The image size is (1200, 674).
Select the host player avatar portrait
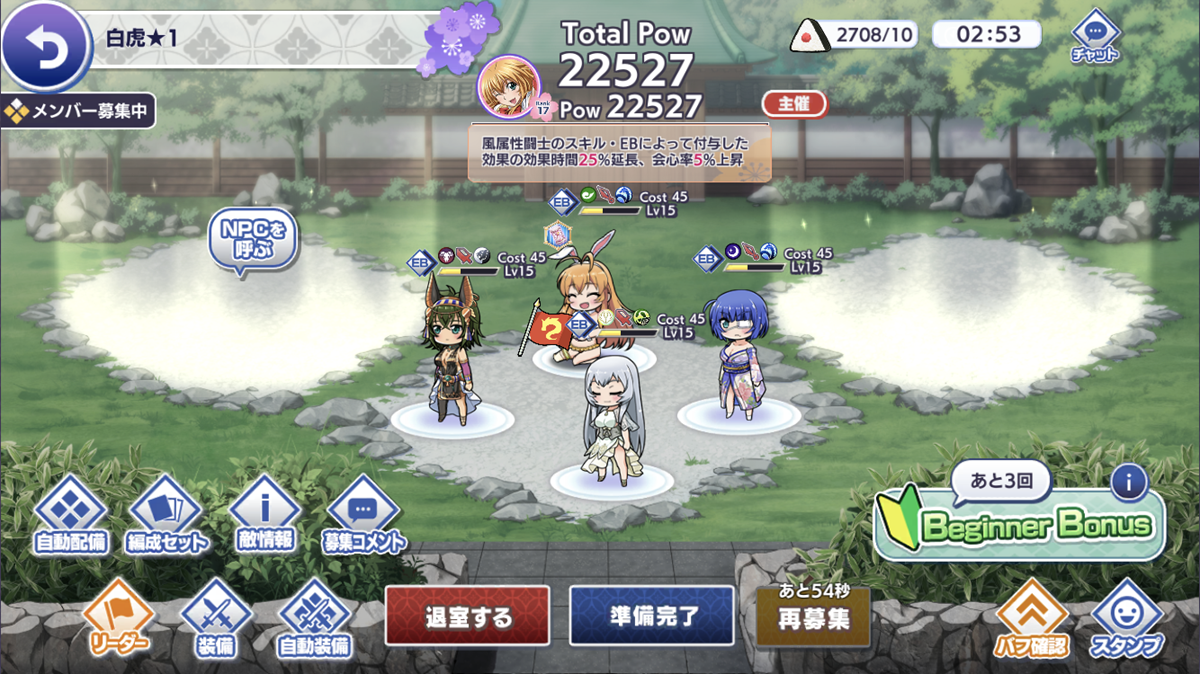pyautogui.click(x=510, y=87)
